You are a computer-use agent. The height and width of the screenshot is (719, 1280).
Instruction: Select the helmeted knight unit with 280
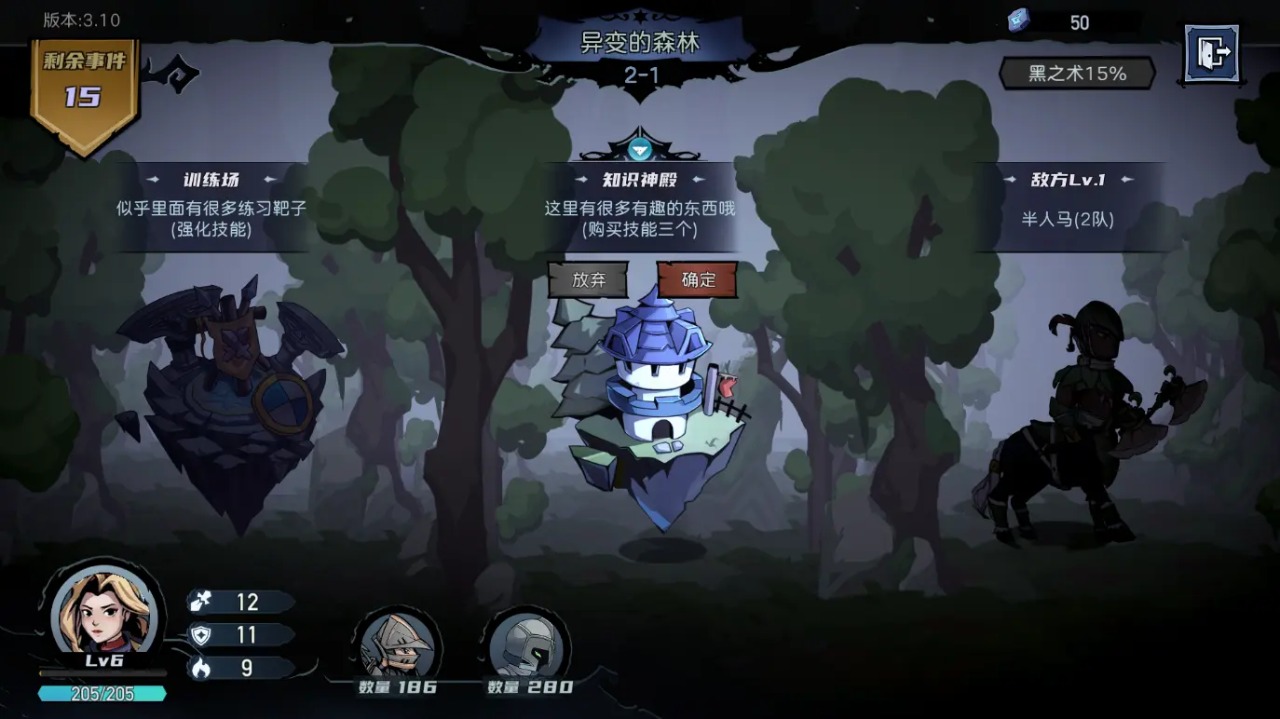[528, 643]
